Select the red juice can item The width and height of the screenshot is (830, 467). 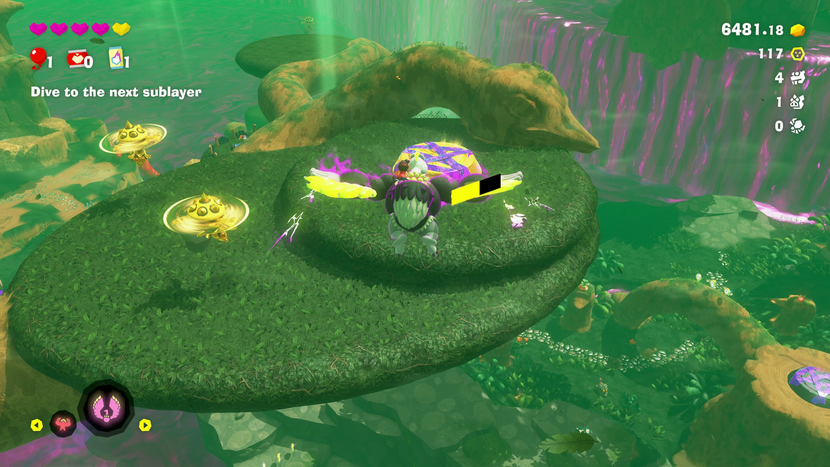[x=76, y=59]
